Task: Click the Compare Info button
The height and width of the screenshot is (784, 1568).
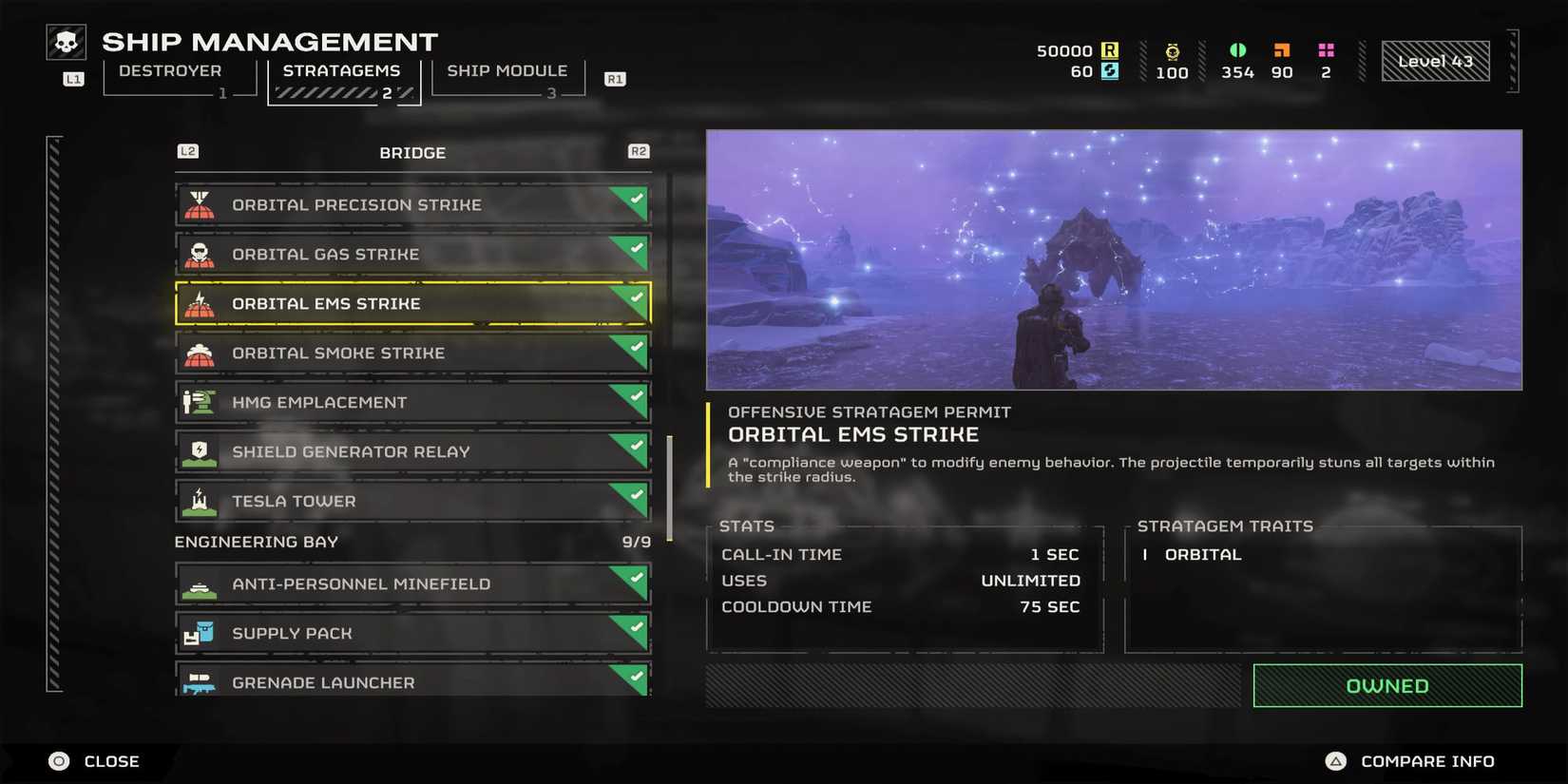Action: pyautogui.click(x=1413, y=760)
